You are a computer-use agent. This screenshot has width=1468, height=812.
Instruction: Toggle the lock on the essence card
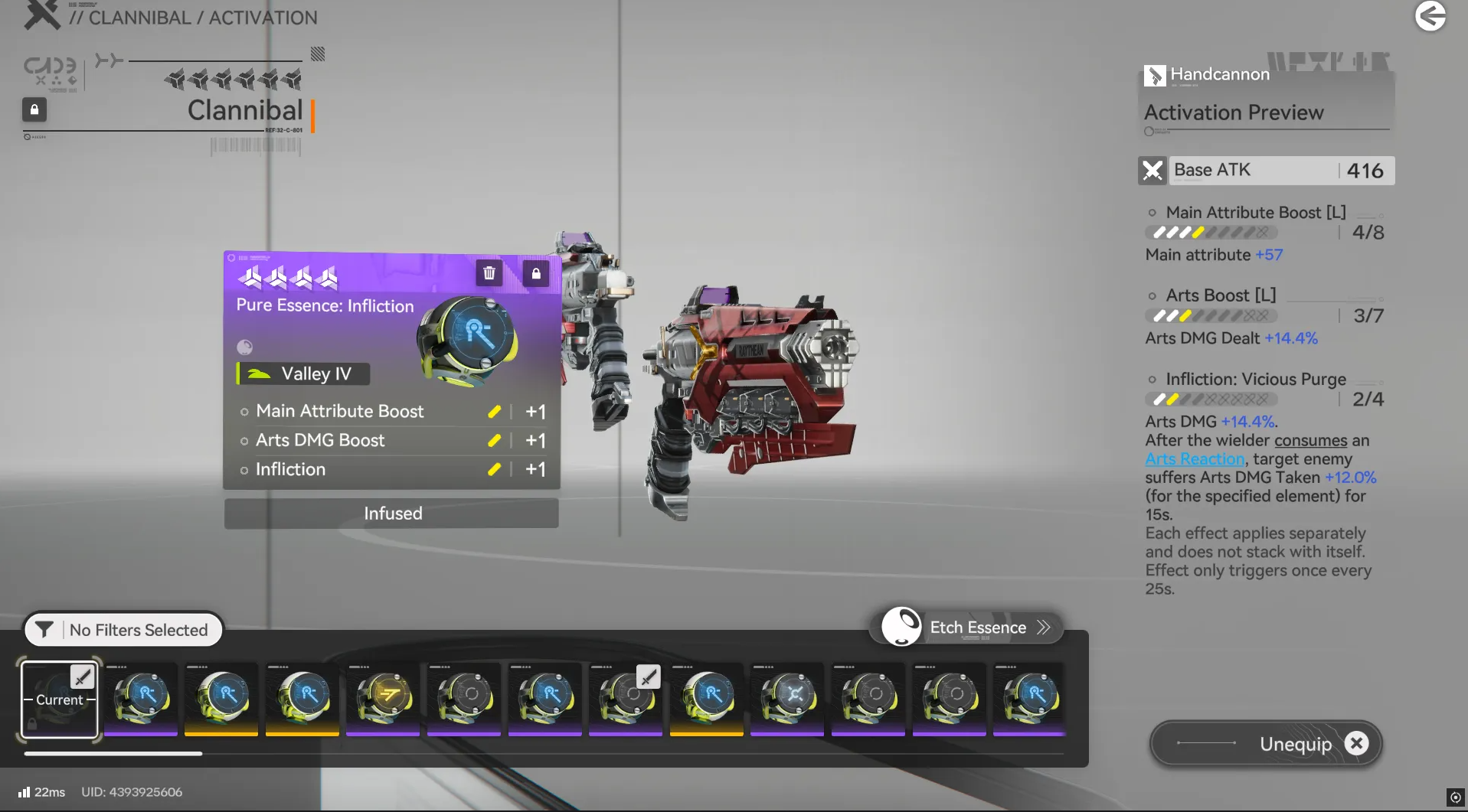536,273
